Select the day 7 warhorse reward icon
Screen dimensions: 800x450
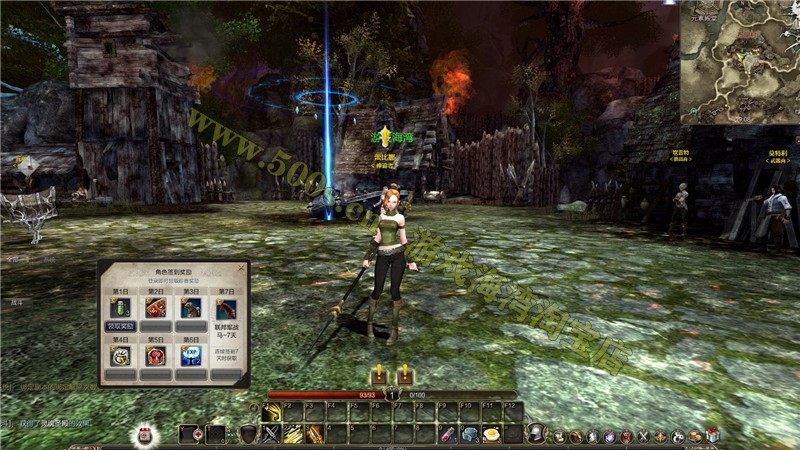(x=226, y=308)
